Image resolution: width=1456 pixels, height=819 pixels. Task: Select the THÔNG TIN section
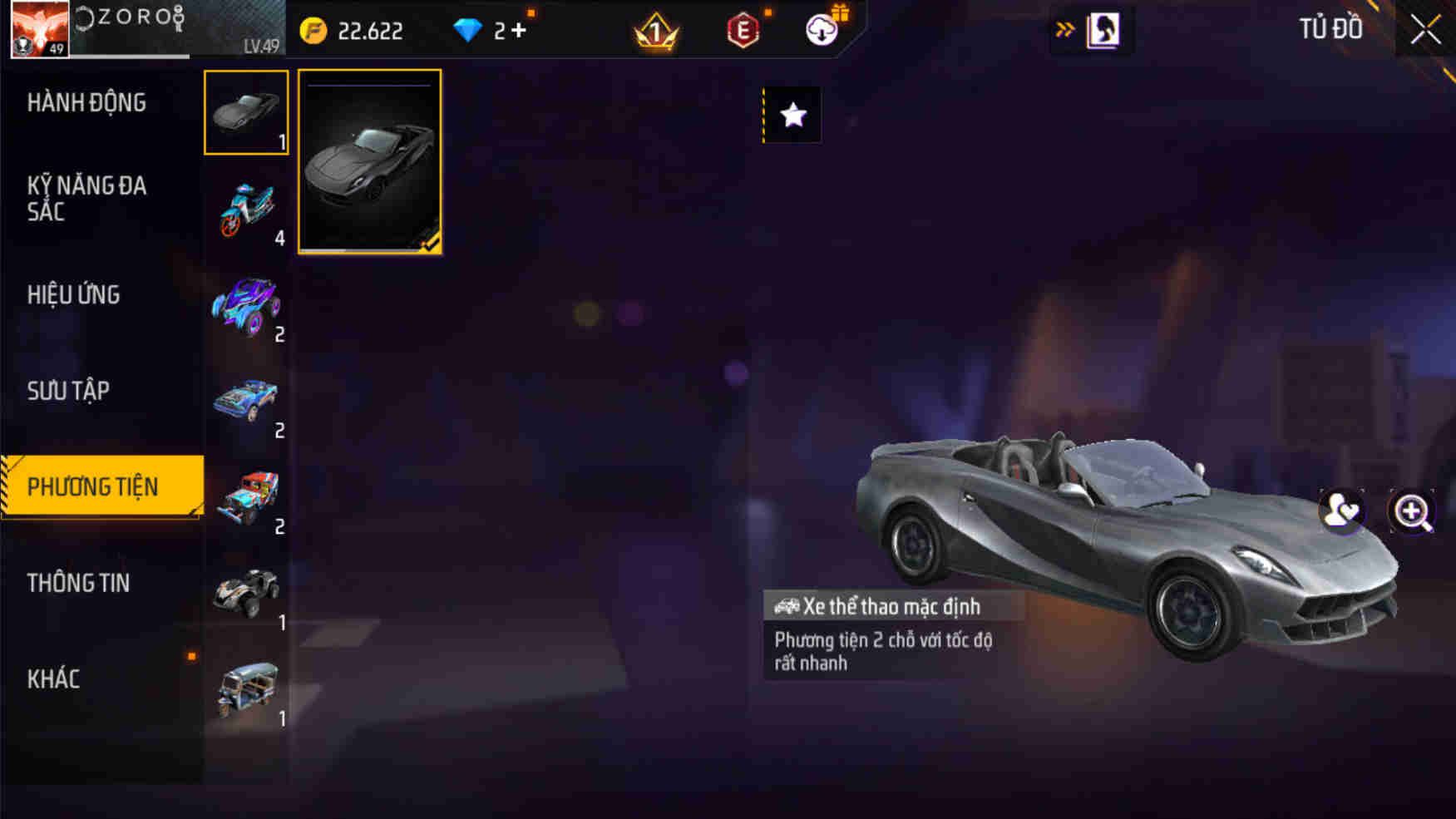pos(79,583)
